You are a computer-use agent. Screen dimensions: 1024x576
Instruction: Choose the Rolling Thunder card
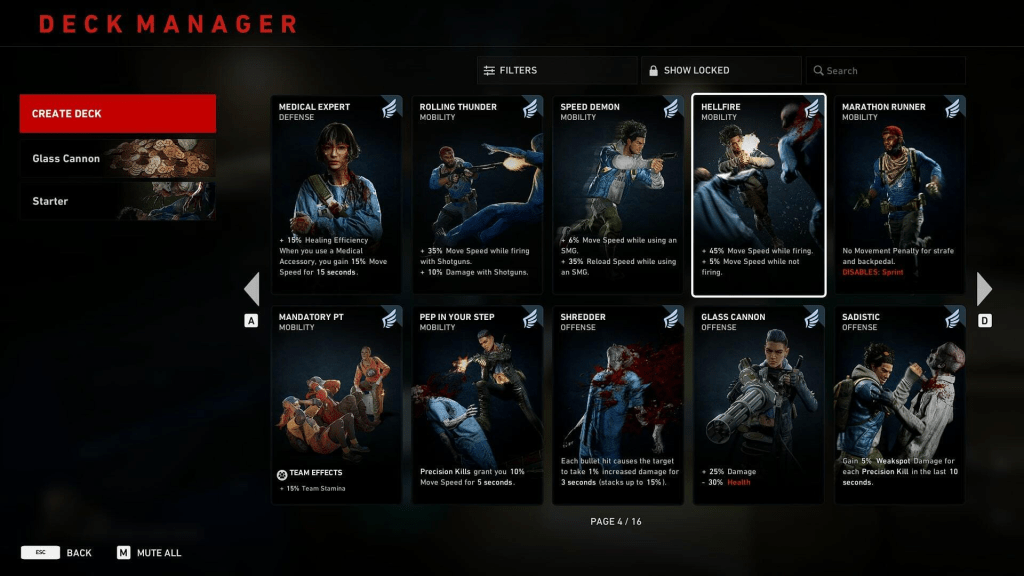pyautogui.click(x=478, y=195)
